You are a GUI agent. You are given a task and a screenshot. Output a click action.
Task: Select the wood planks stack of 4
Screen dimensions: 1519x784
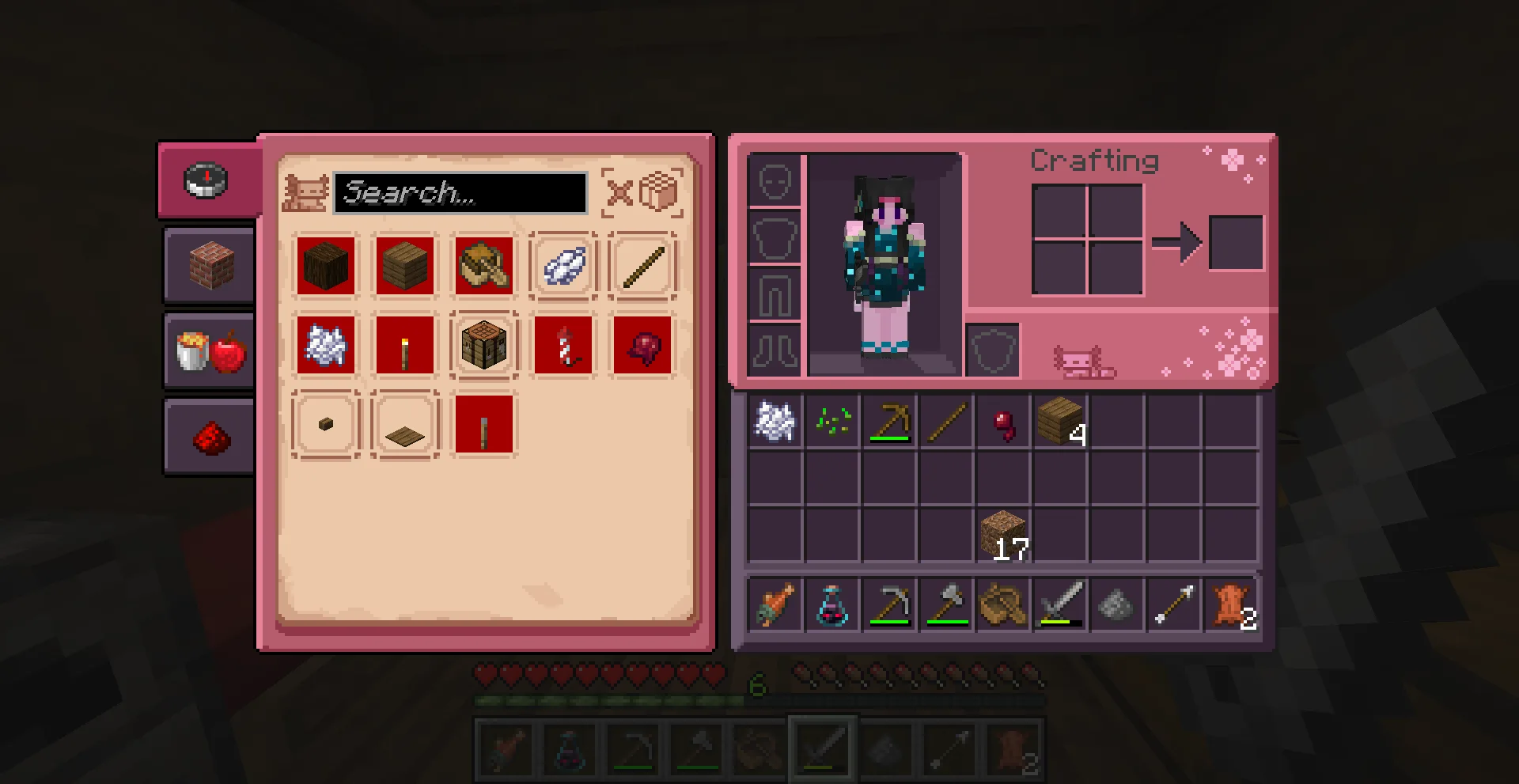point(1059,421)
